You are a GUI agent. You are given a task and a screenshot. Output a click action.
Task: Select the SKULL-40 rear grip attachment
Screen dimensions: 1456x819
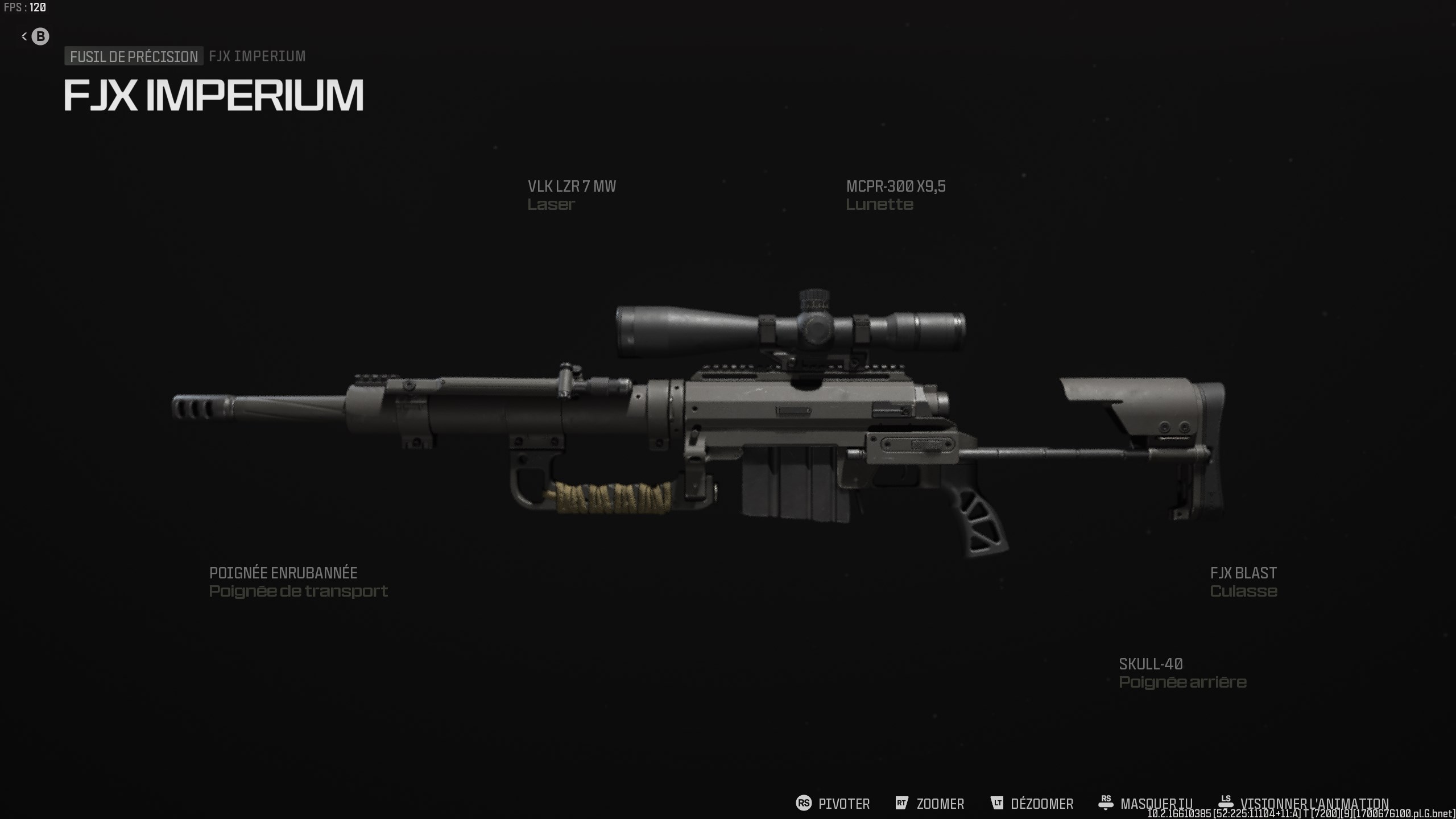[1182, 672]
